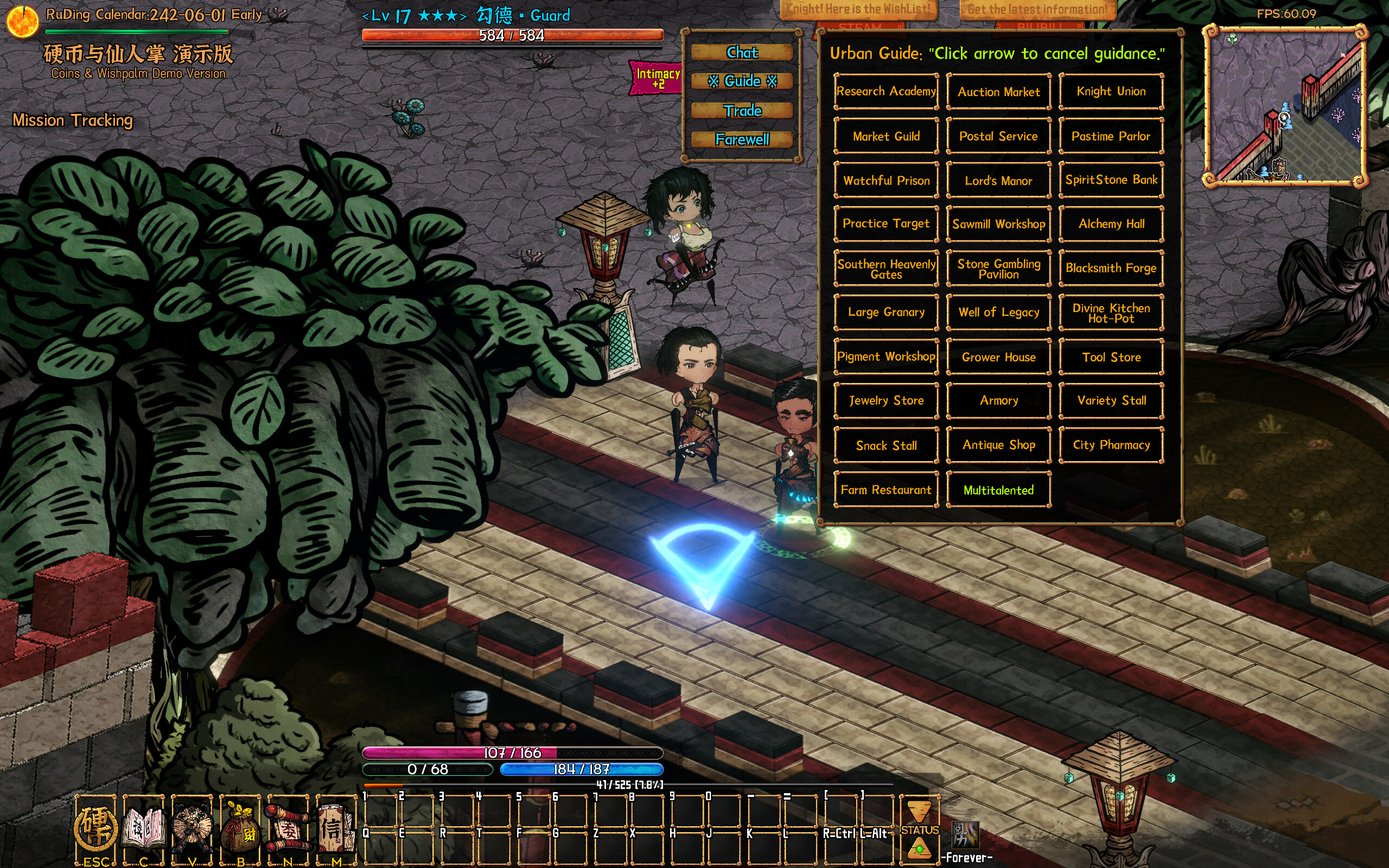Viewport: 1389px width, 868px height.
Task: Open the commission scroll icon (N slot)
Action: [287, 827]
